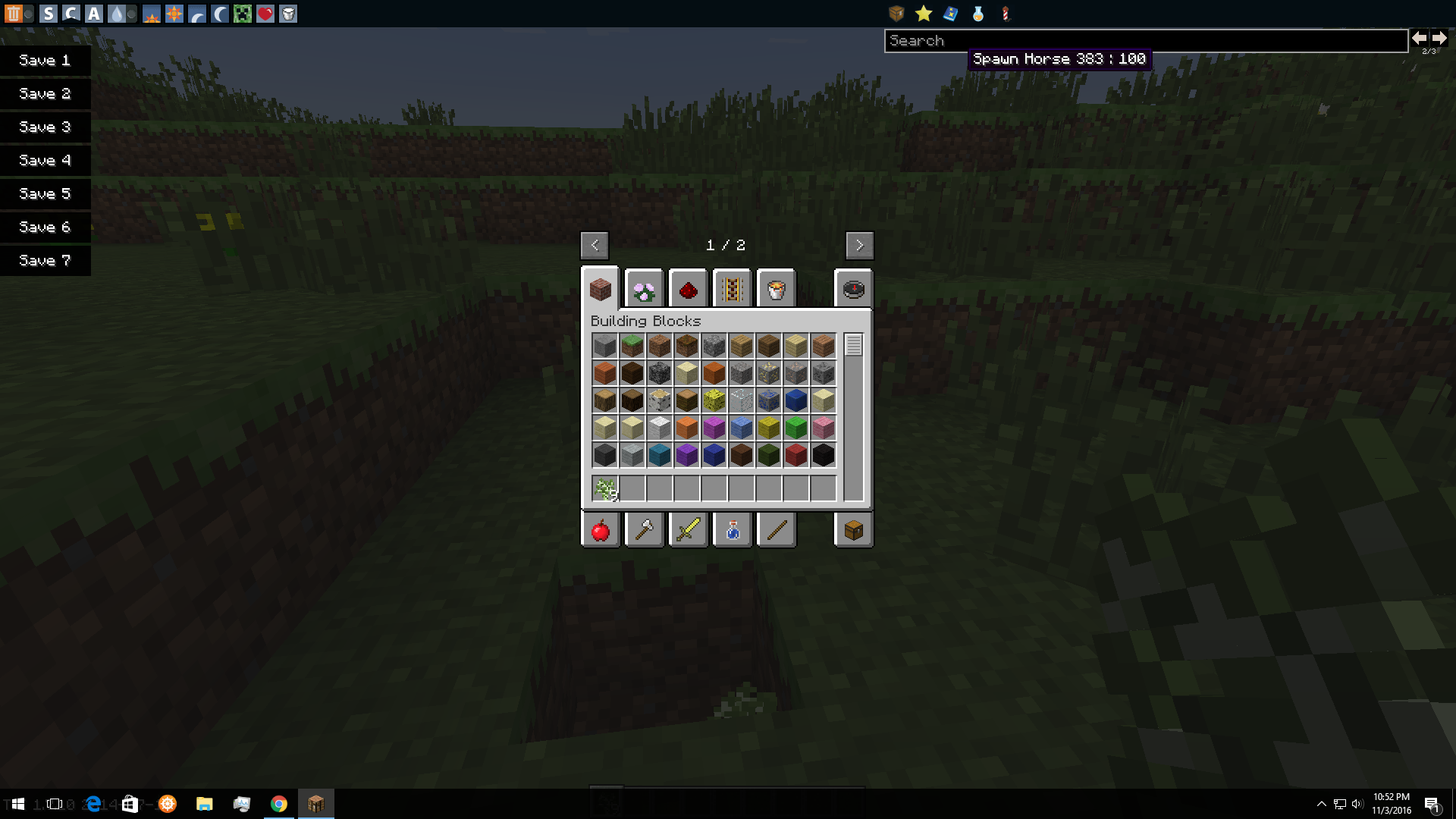The height and width of the screenshot is (819, 1456).
Task: Click the milk bucket magnet icon
Action: 288,13
